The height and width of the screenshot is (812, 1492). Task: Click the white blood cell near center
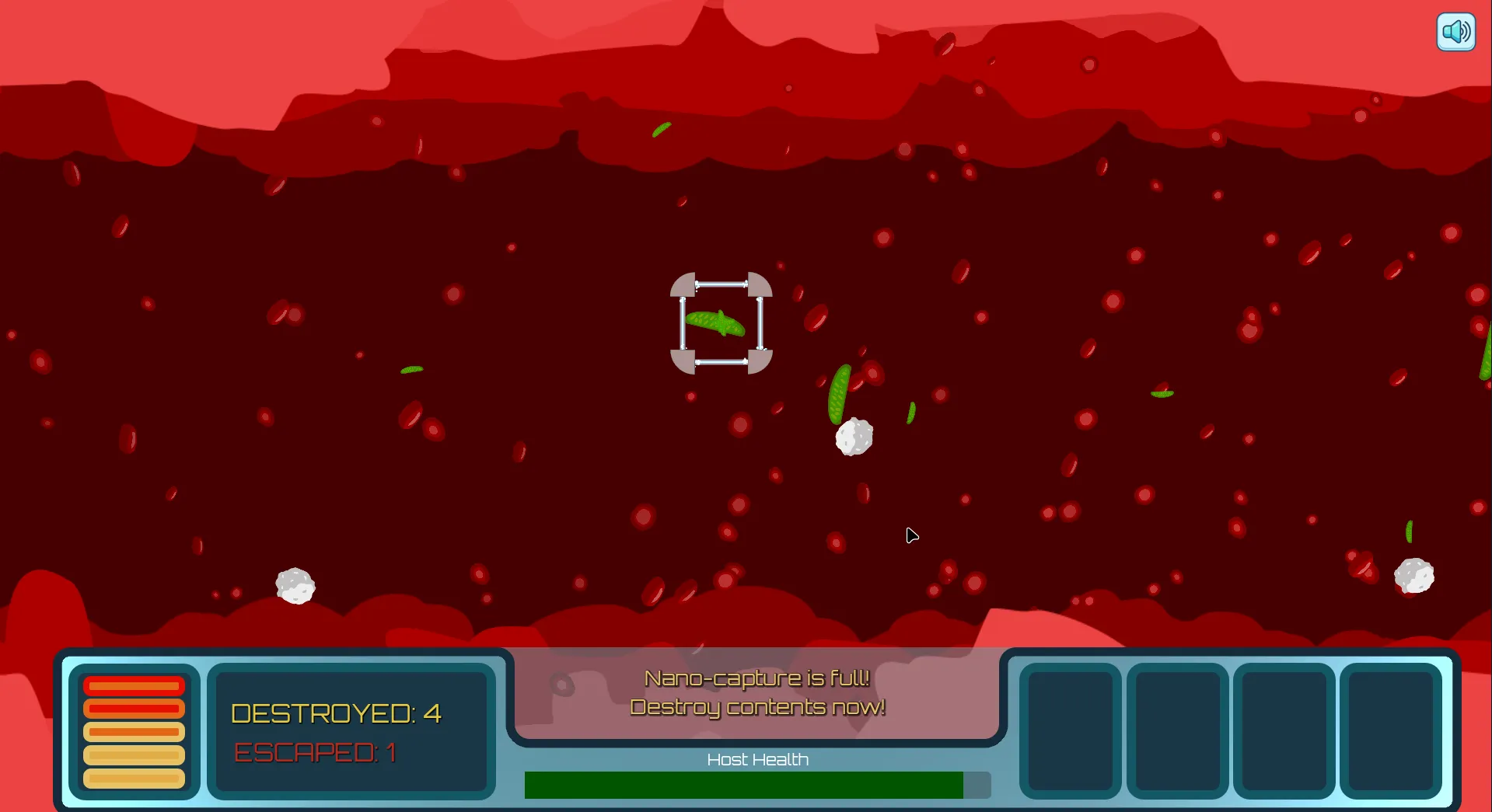(854, 436)
